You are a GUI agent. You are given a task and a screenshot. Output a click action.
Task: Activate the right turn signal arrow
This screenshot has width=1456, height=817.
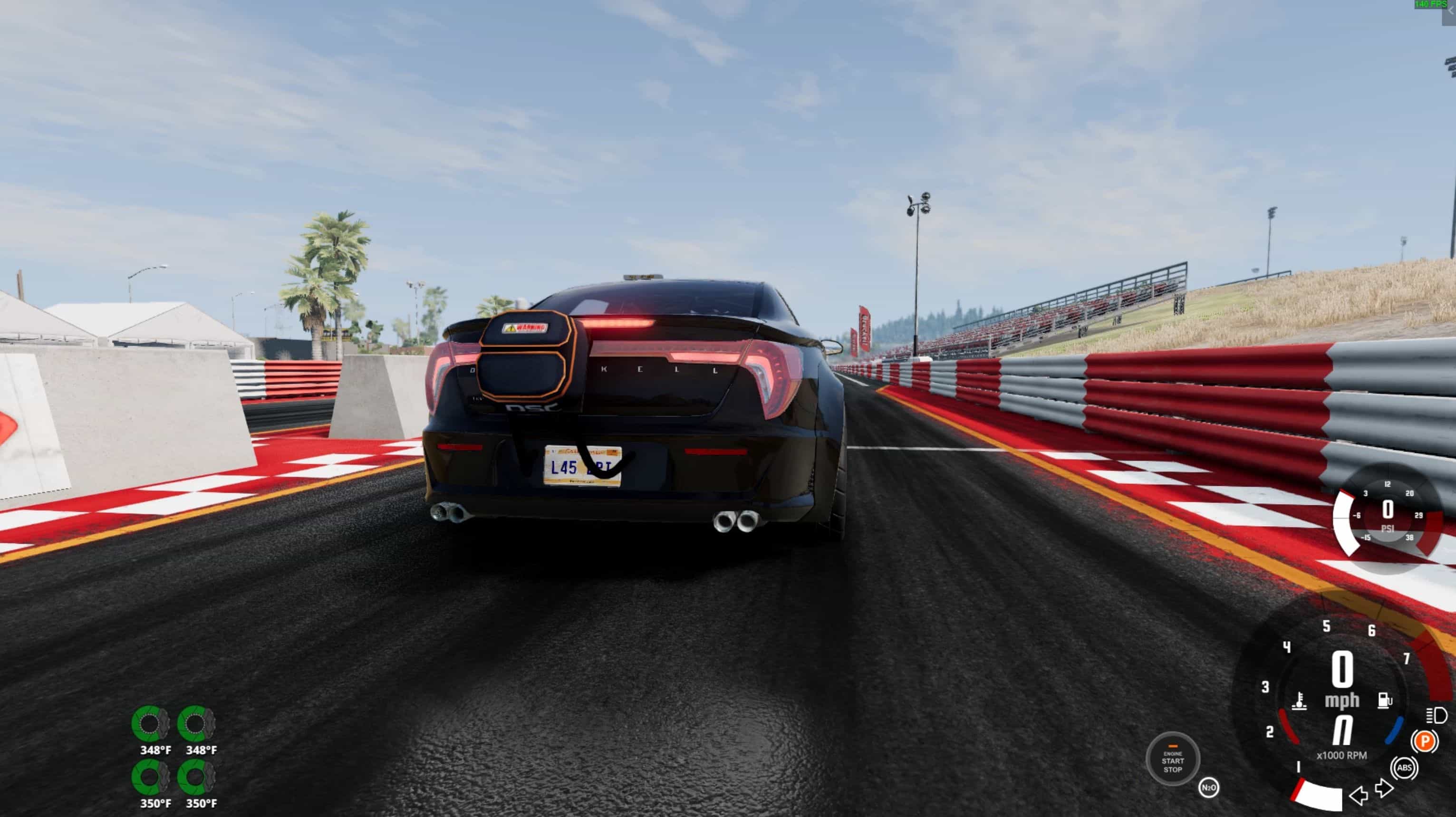1384,788
